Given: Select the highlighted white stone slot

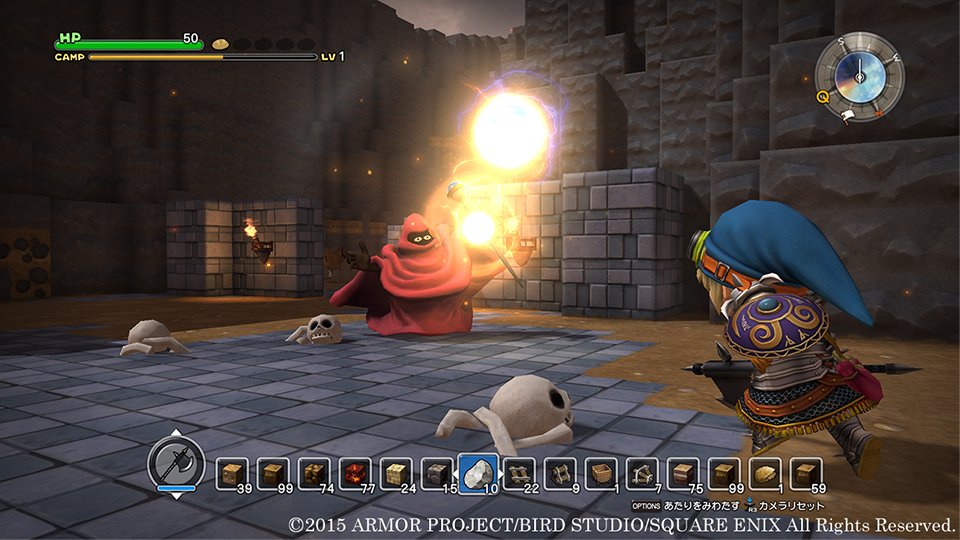Looking at the screenshot, I should pos(478,473).
